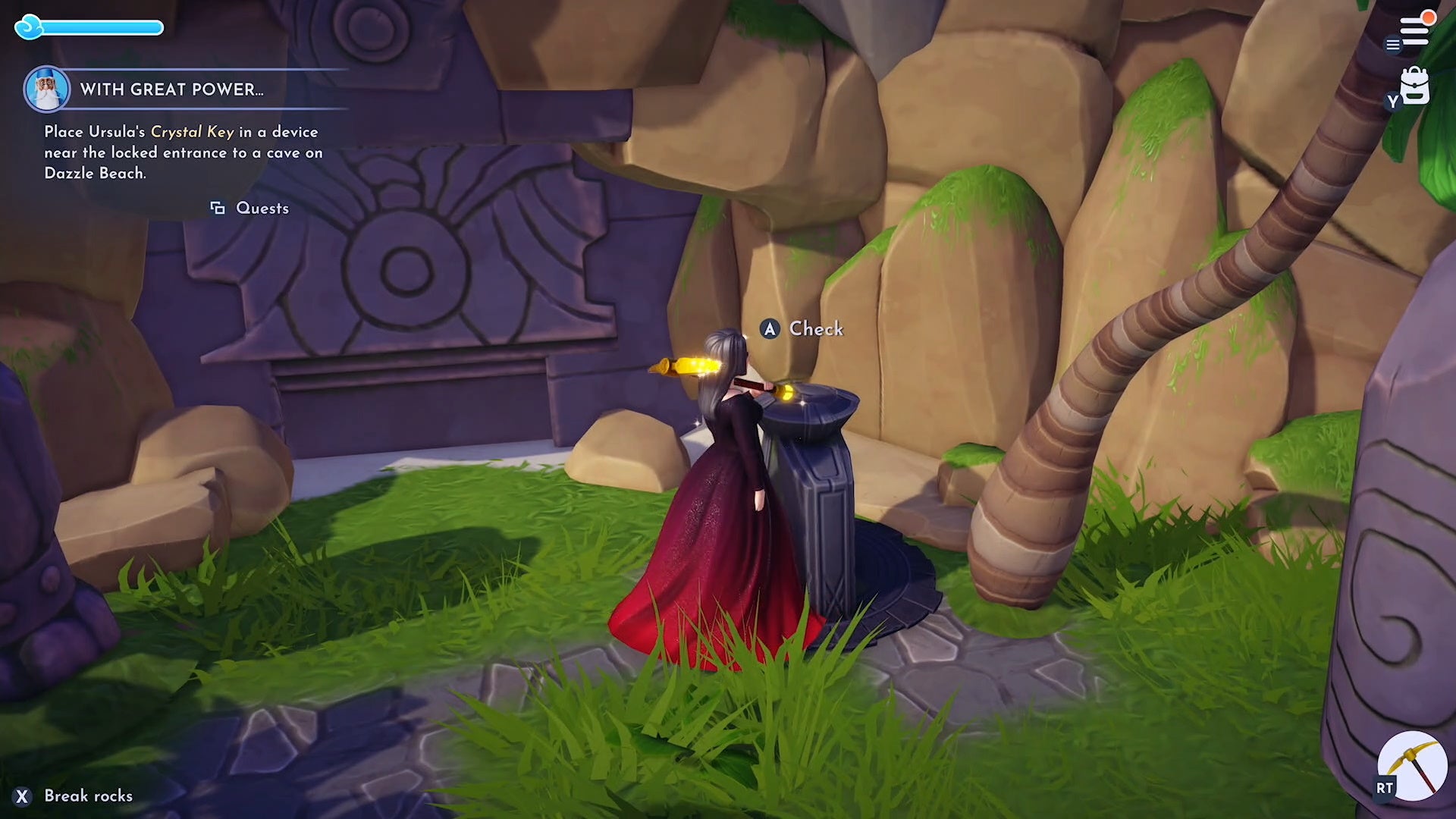Image resolution: width=1456 pixels, height=819 pixels.
Task: Click the blue stamina progress bar
Action: 102,26
